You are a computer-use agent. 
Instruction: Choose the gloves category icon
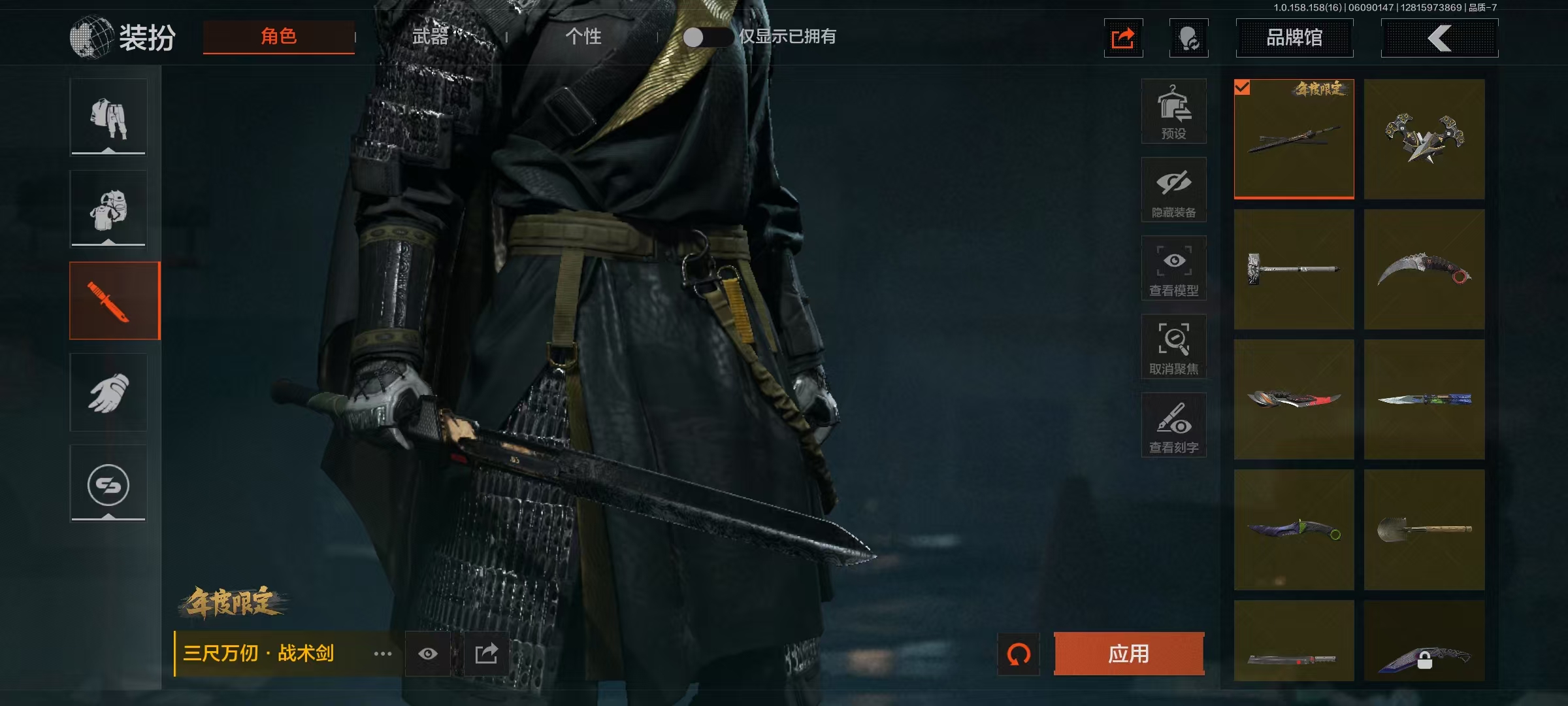coord(108,392)
